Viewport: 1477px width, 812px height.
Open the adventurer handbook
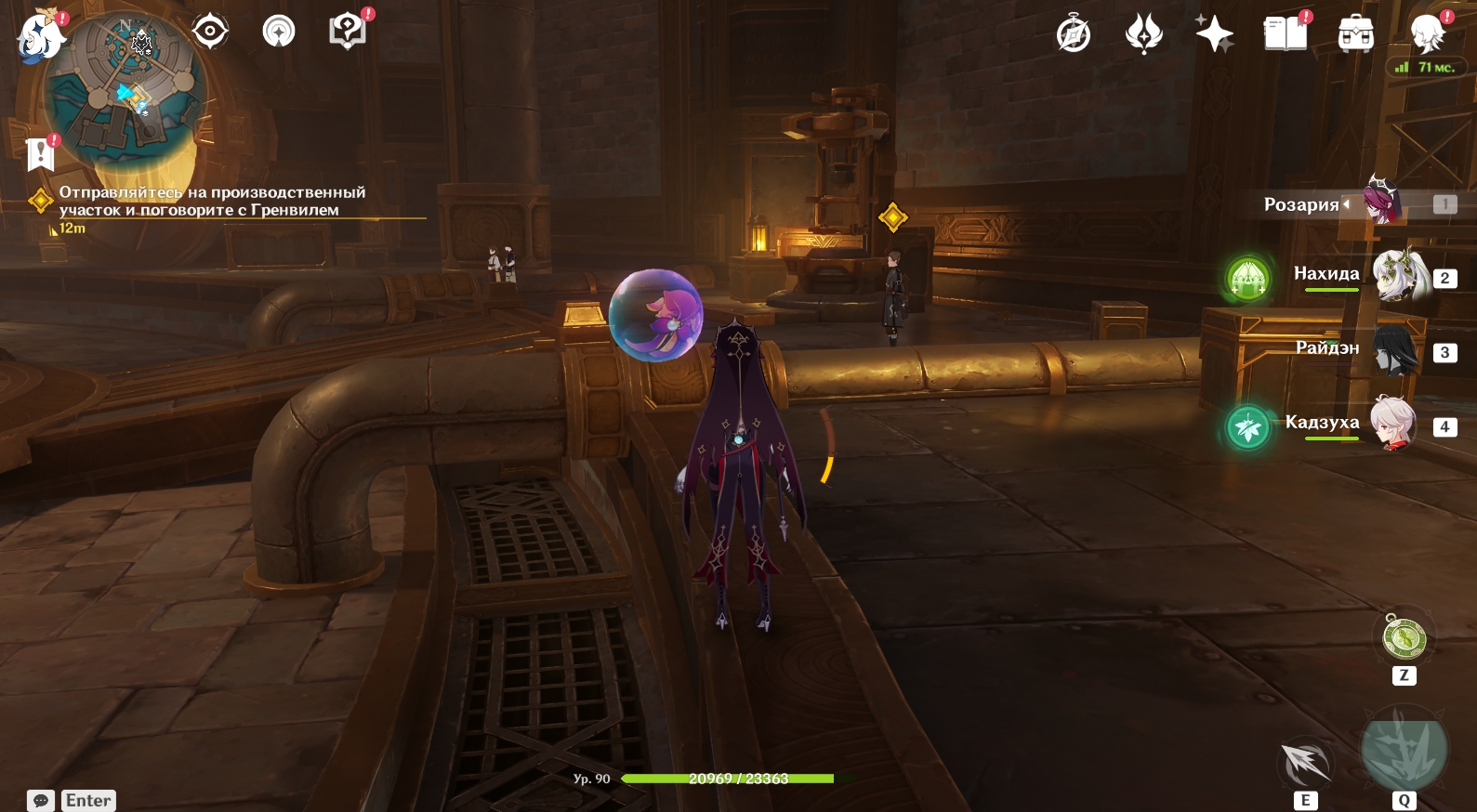[1286, 35]
